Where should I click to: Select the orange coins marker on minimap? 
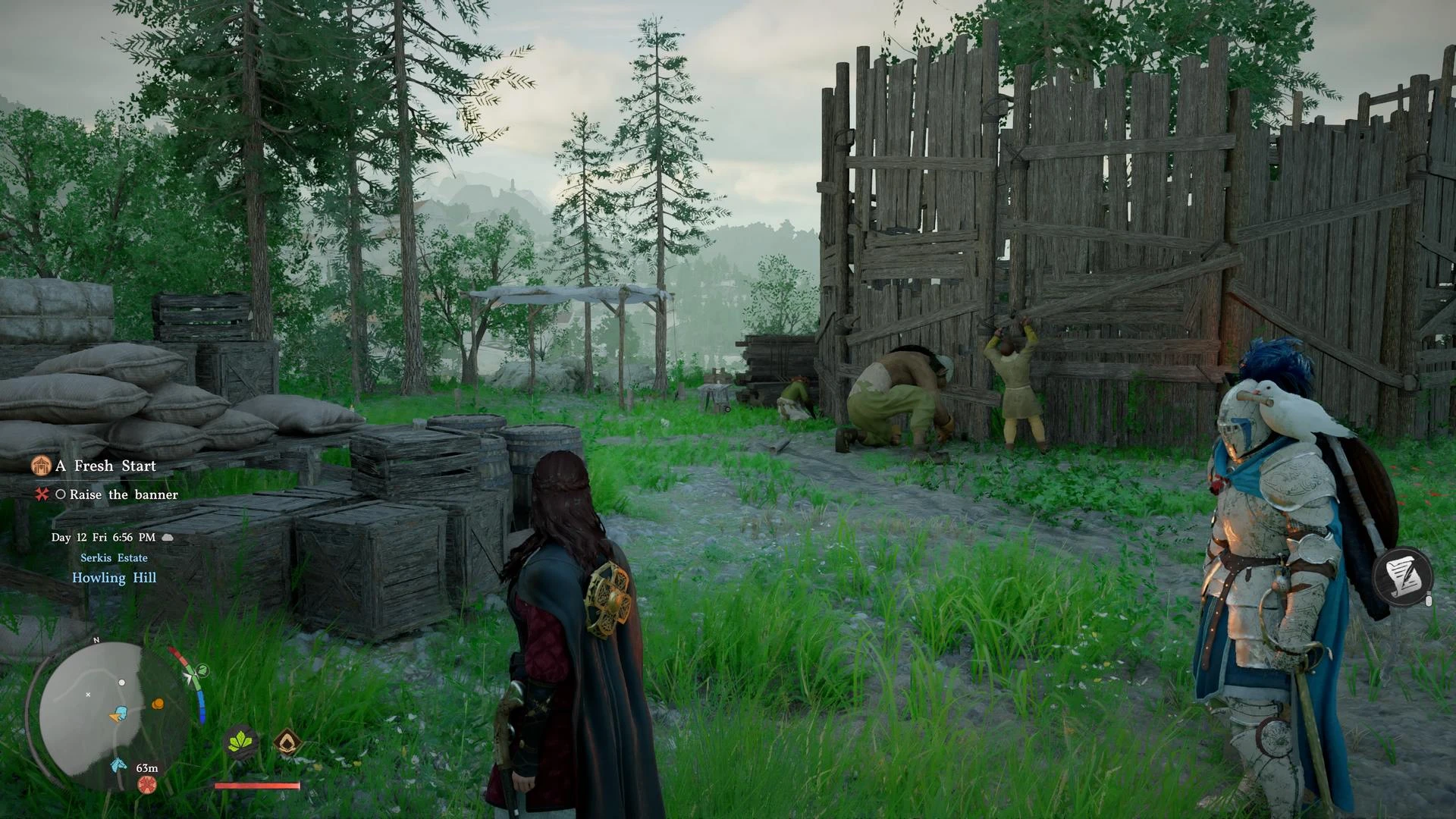pyautogui.click(x=158, y=704)
